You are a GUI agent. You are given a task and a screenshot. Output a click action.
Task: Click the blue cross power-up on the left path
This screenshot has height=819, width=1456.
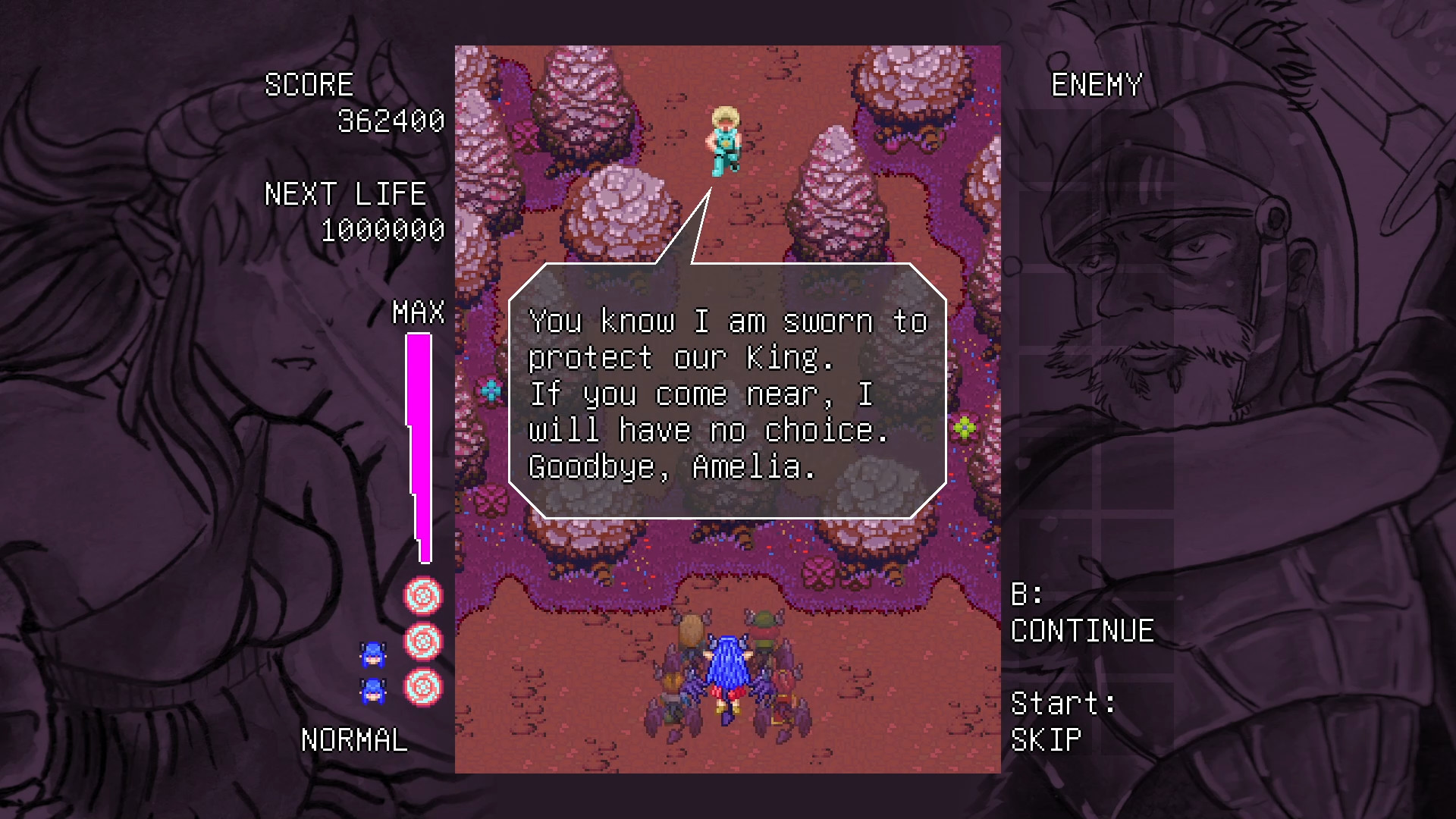(490, 391)
